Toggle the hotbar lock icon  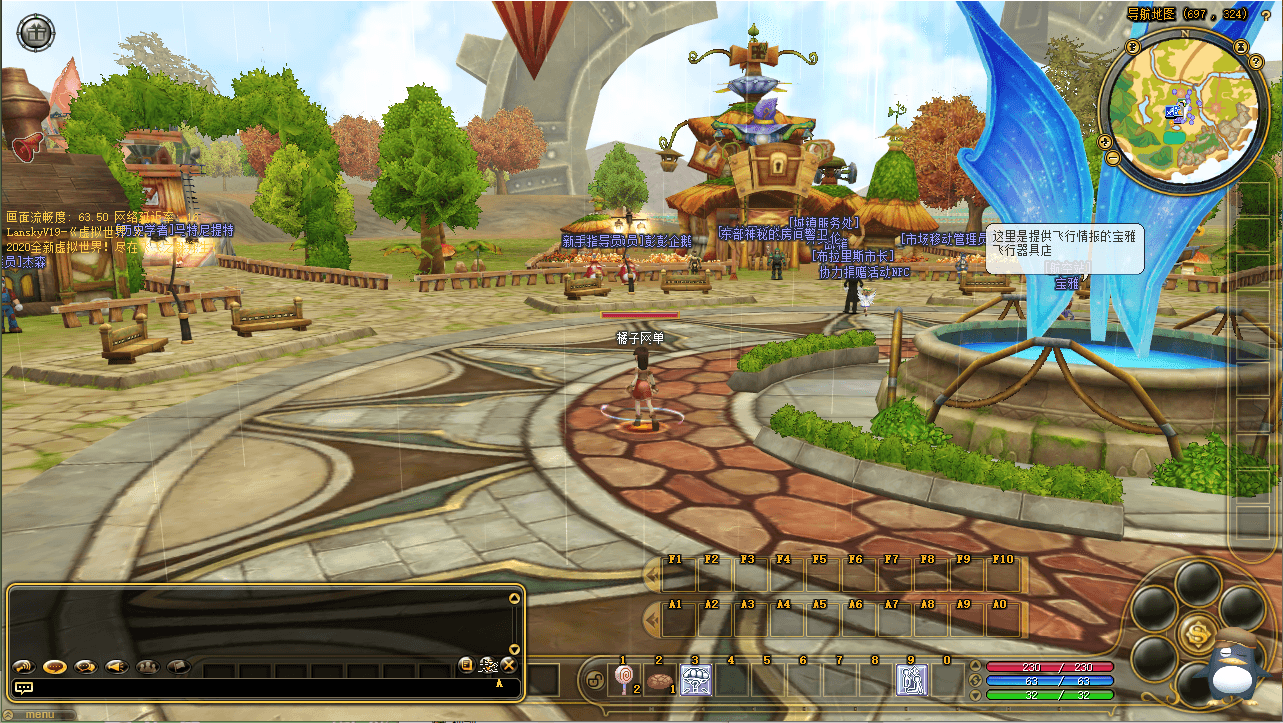point(593,681)
